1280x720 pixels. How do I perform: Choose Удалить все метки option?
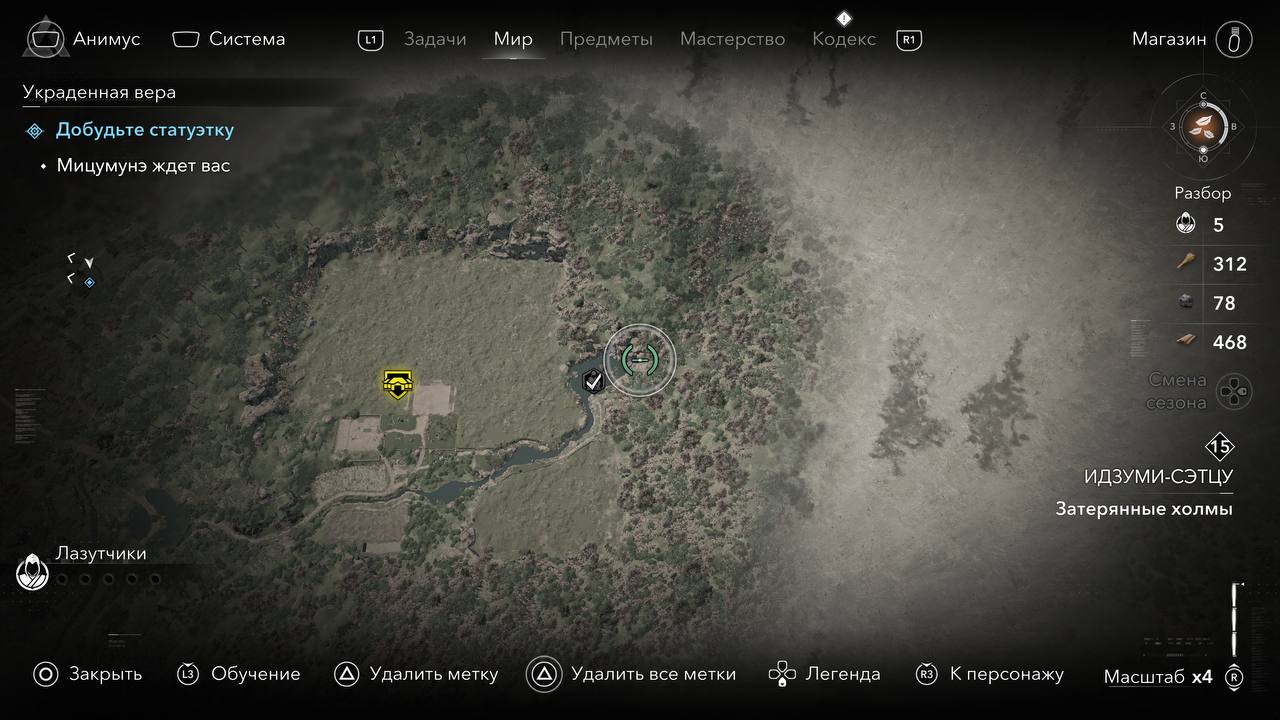pyautogui.click(x=632, y=674)
